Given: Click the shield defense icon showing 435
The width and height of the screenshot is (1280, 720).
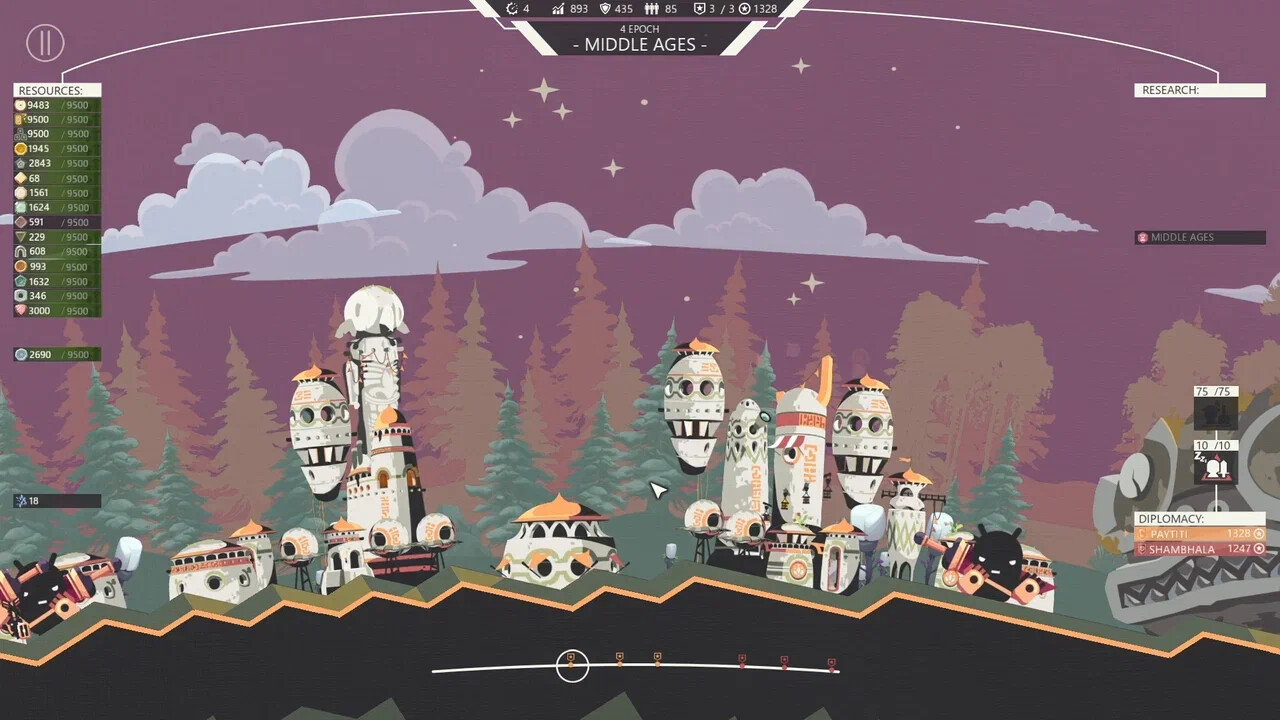Looking at the screenshot, I should [606, 9].
